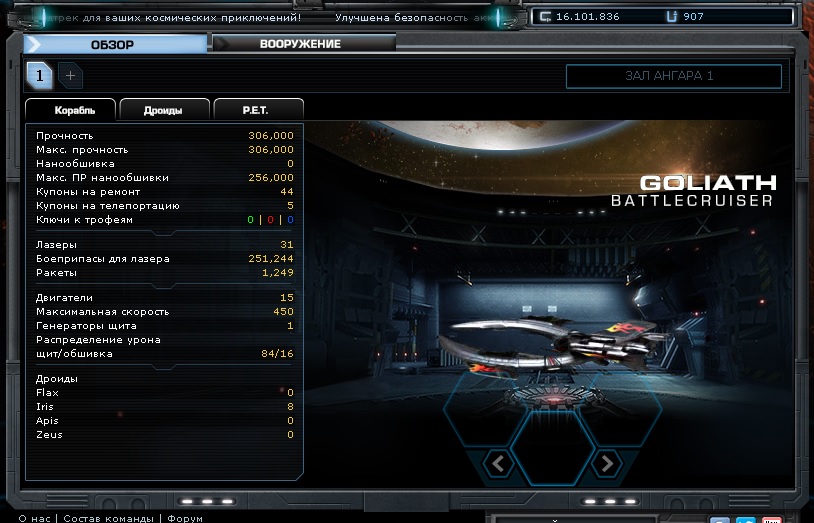Select hangar slot number 1
Screen dimensions: 814x523
pyautogui.click(x=40, y=75)
